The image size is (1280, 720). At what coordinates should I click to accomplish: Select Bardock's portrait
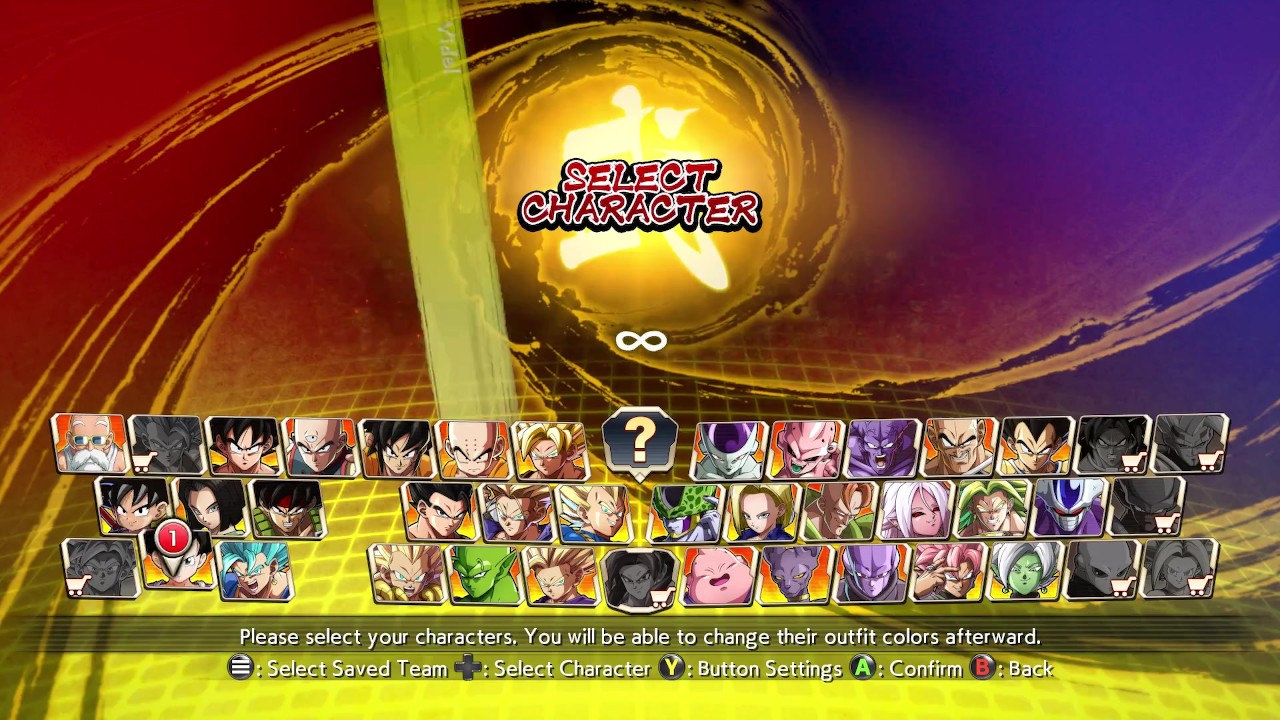pos(288,508)
